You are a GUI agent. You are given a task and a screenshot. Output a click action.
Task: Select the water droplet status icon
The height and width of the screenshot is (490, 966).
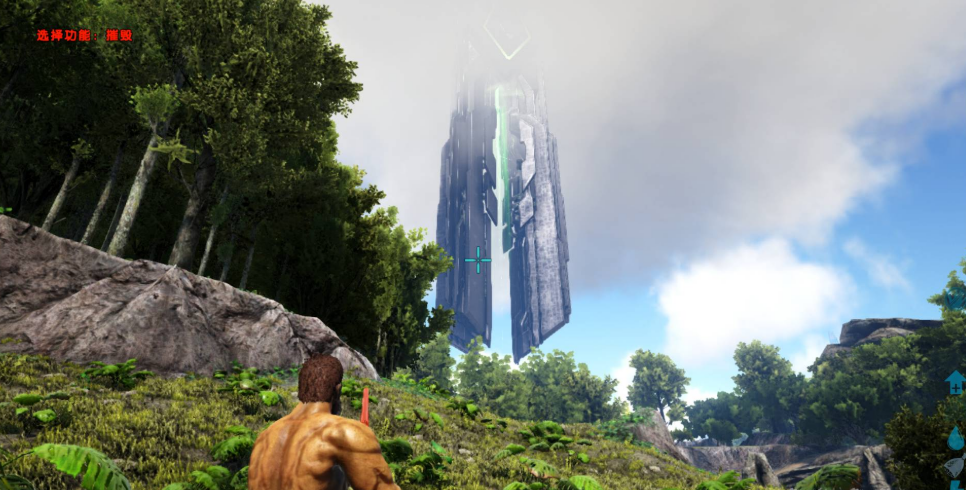956,438
